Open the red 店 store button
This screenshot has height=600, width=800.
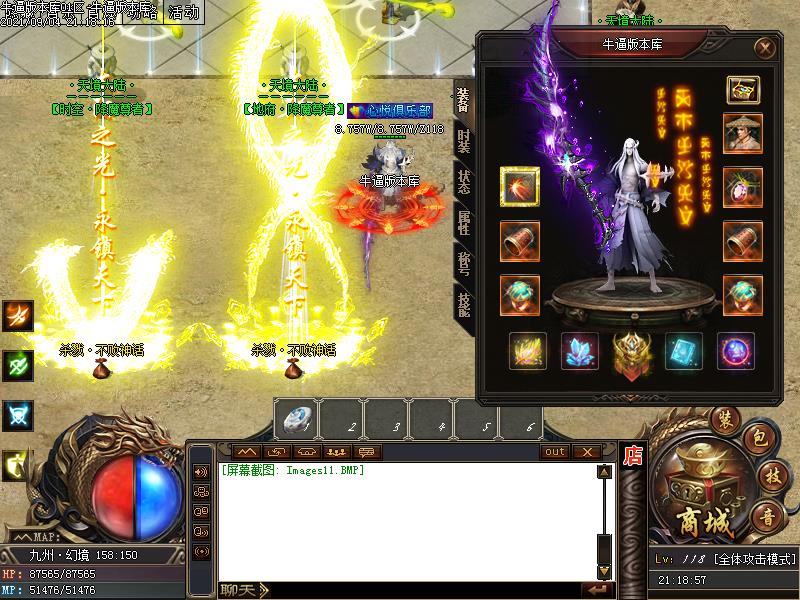coord(632,457)
